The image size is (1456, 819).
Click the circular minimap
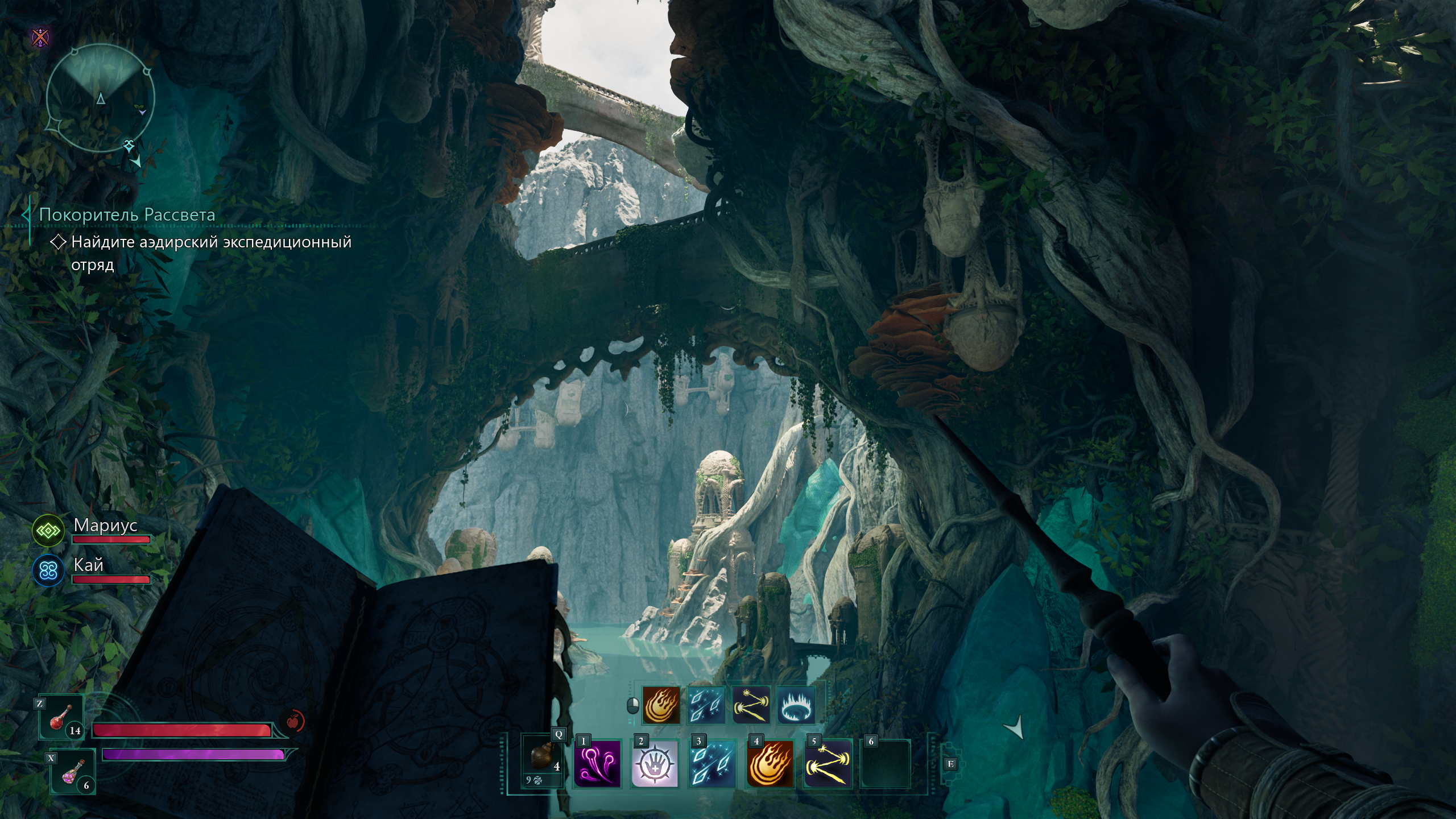coord(100,99)
